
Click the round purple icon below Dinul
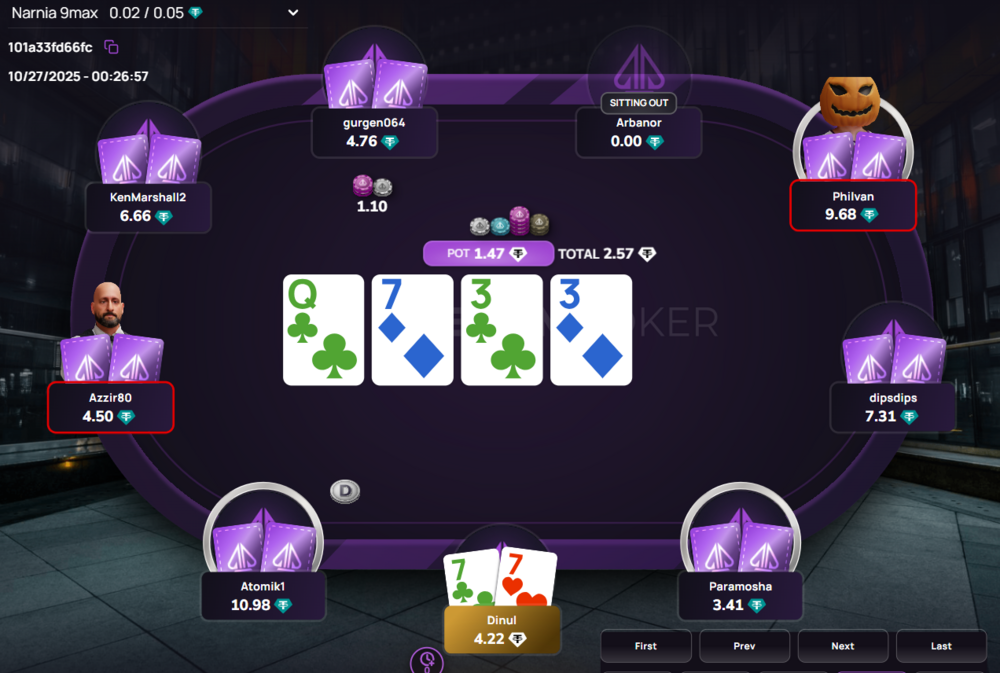coord(427,660)
